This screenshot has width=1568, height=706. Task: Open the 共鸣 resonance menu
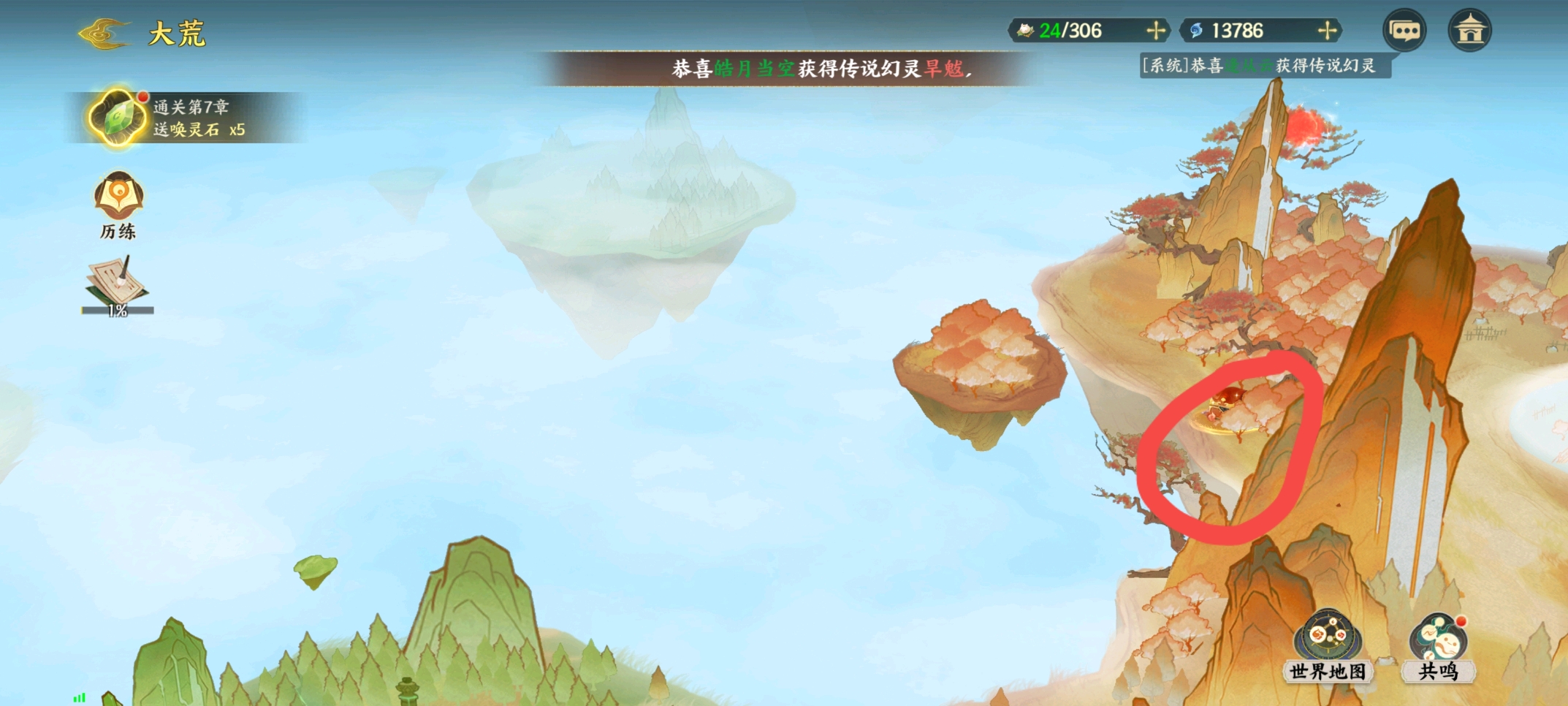click(1438, 646)
